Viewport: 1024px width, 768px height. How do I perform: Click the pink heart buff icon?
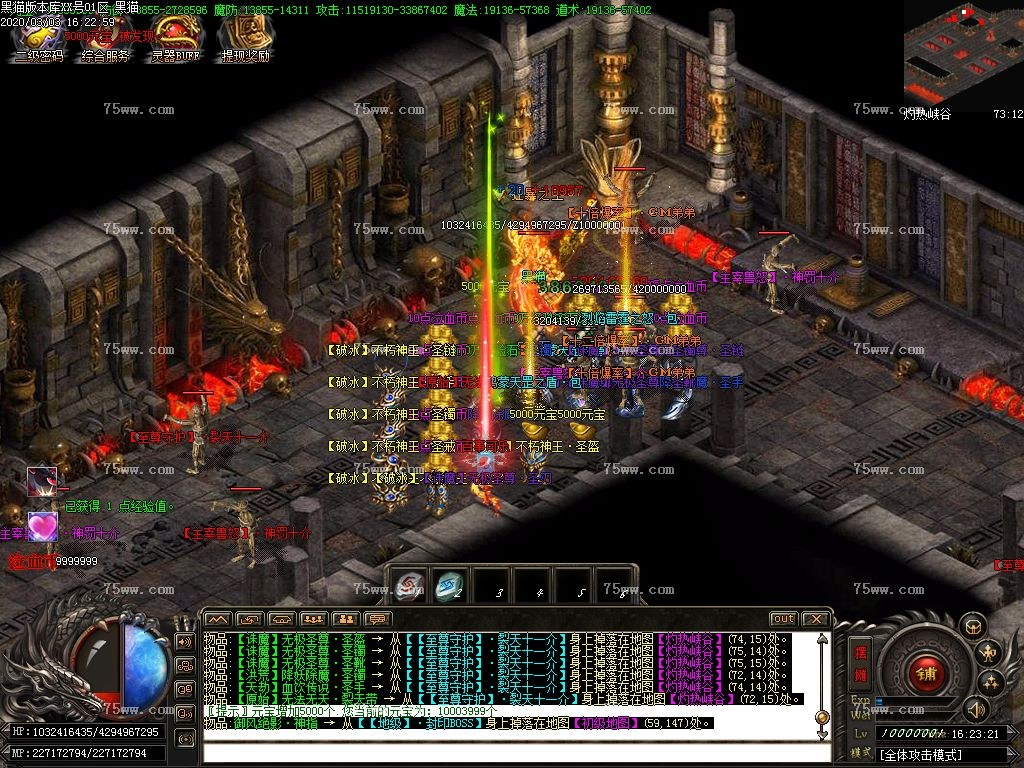click(42, 525)
